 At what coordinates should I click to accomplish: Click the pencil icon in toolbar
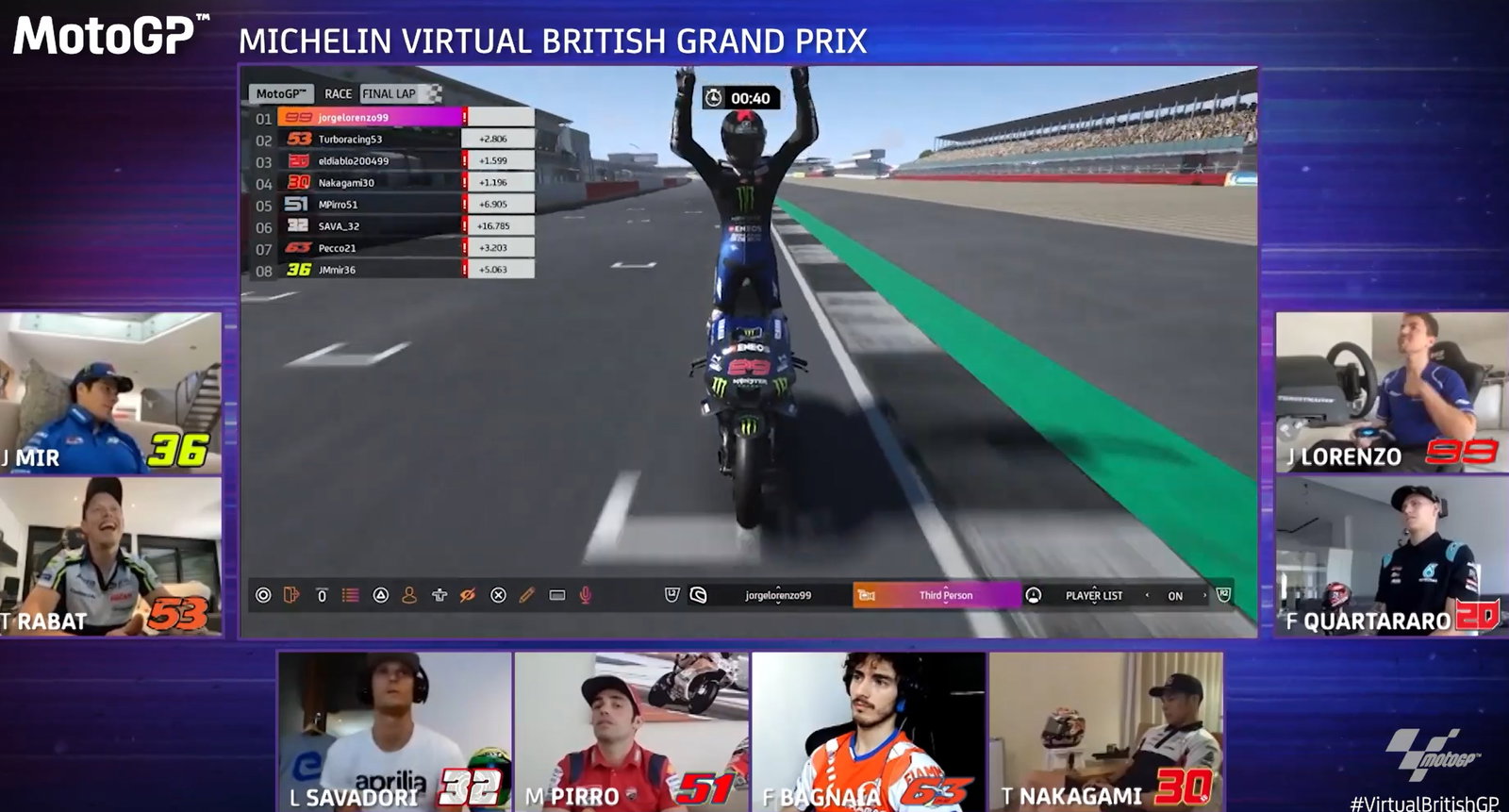(527, 595)
